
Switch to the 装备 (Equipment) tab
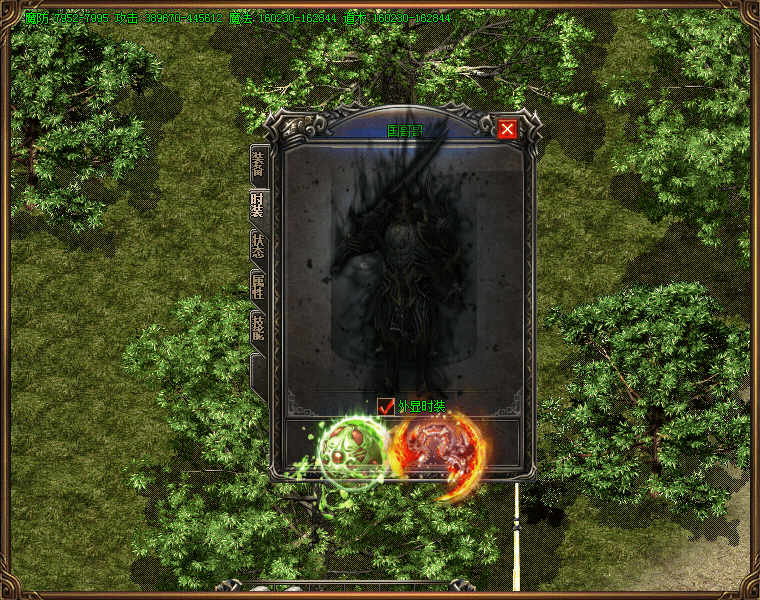click(x=258, y=165)
